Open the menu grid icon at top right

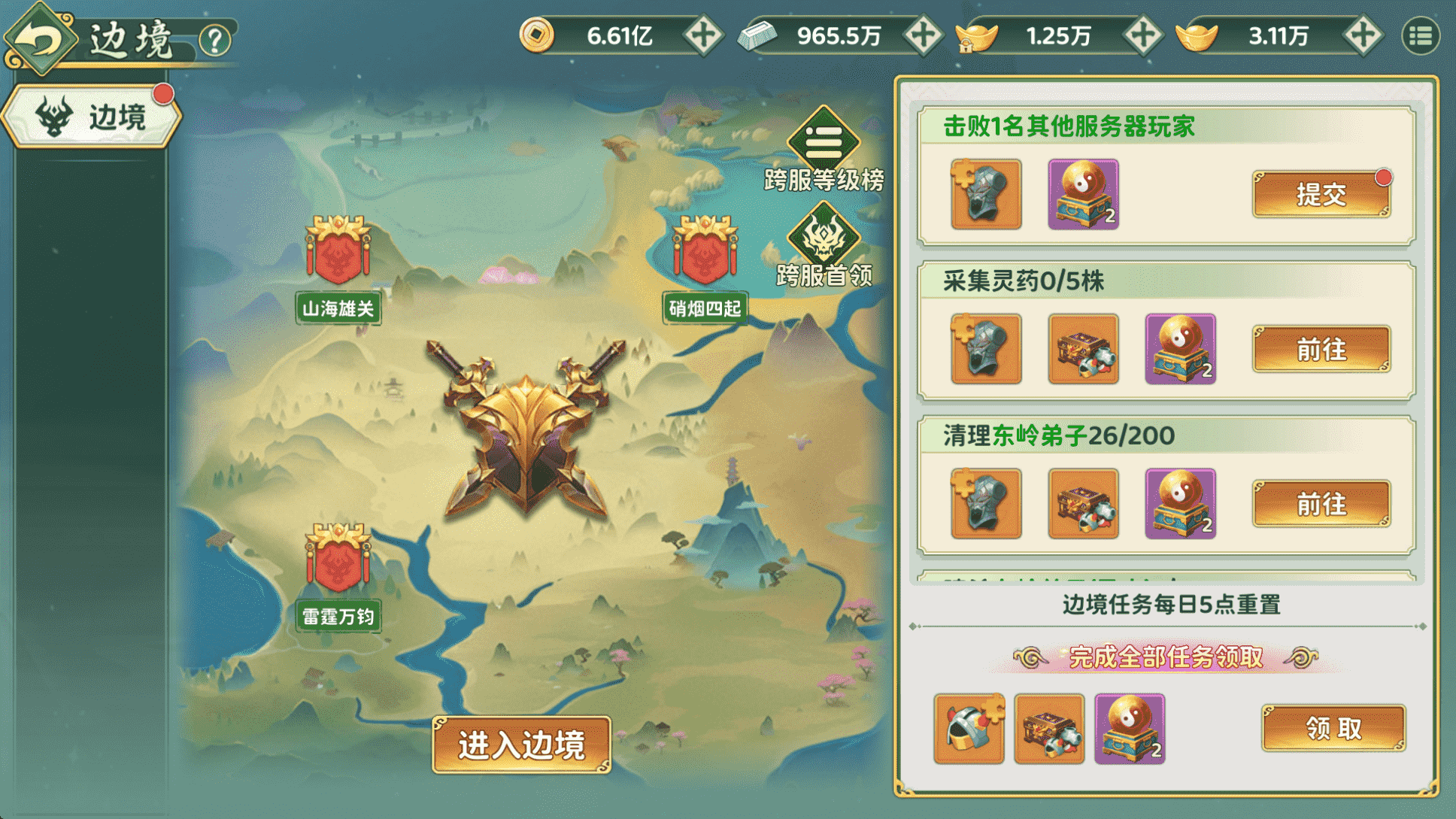coord(1421,35)
